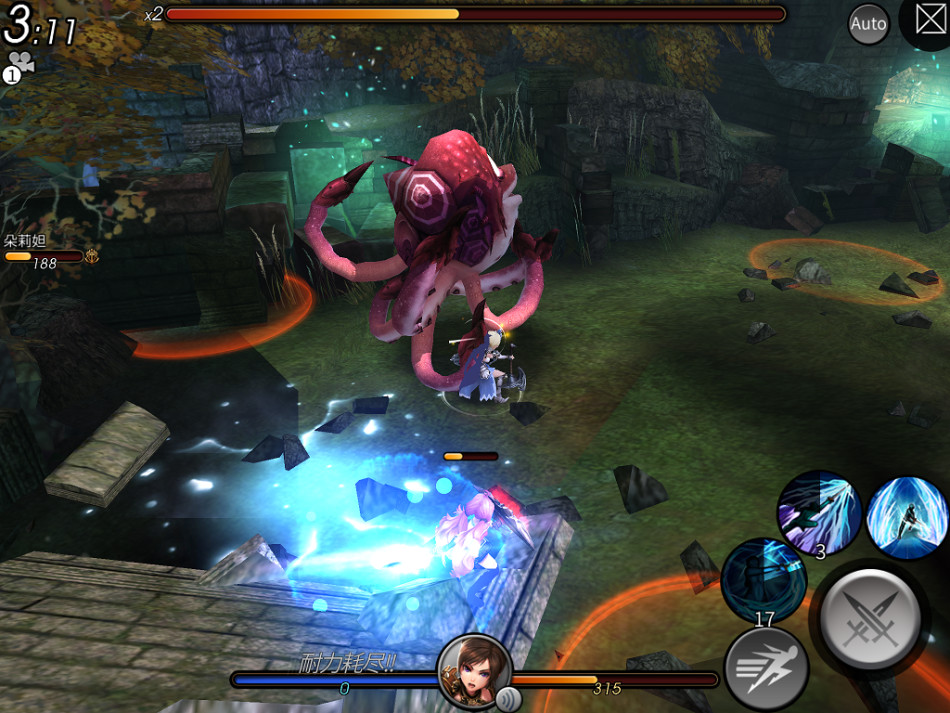Image resolution: width=950 pixels, height=713 pixels.
Task: Use the lightning sword dash skill
Action: coord(820,513)
